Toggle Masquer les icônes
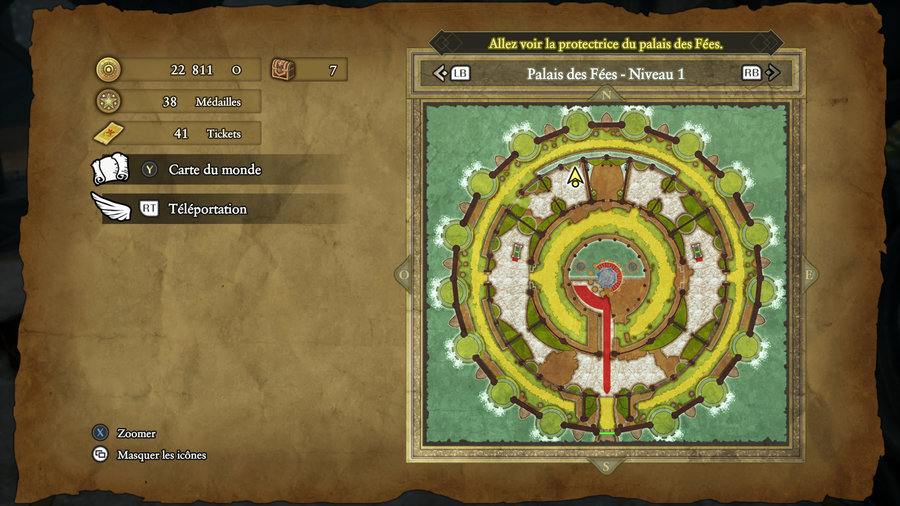This screenshot has height=506, width=900. (161, 455)
